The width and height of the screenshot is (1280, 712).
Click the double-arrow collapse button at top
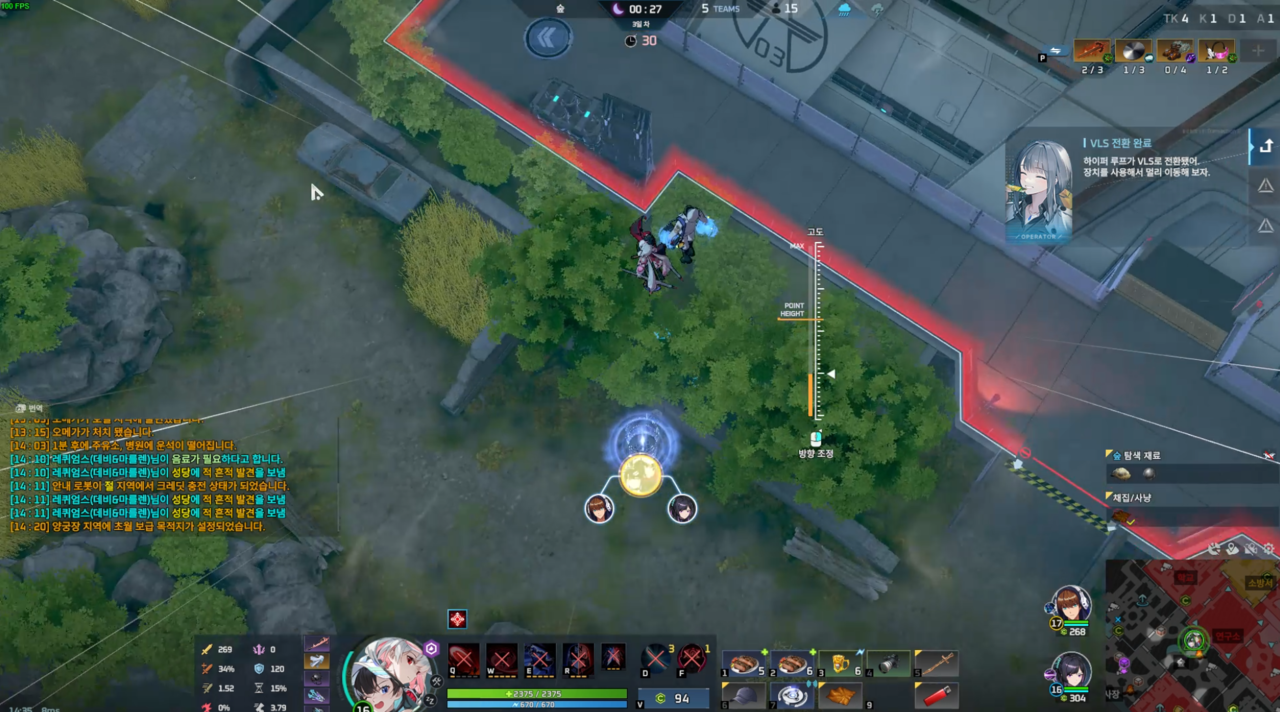click(548, 38)
